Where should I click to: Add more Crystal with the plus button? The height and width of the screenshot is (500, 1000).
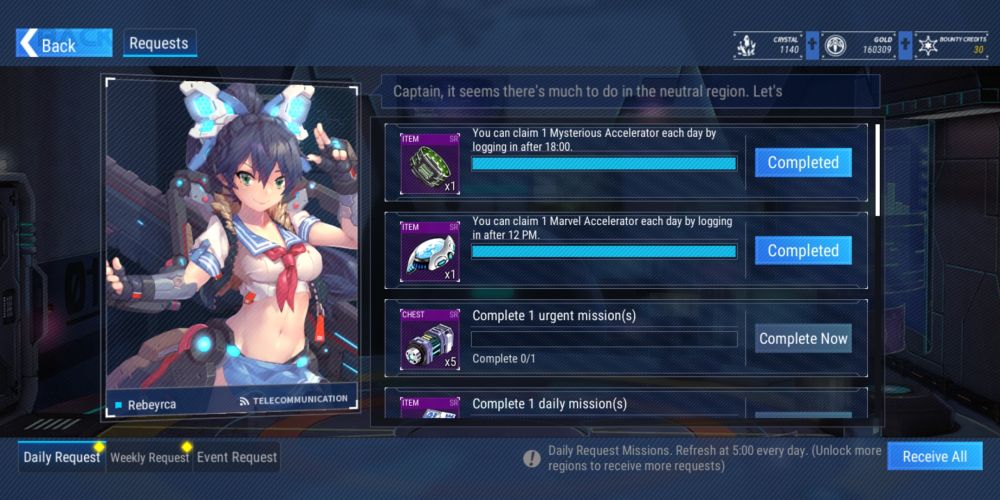812,44
